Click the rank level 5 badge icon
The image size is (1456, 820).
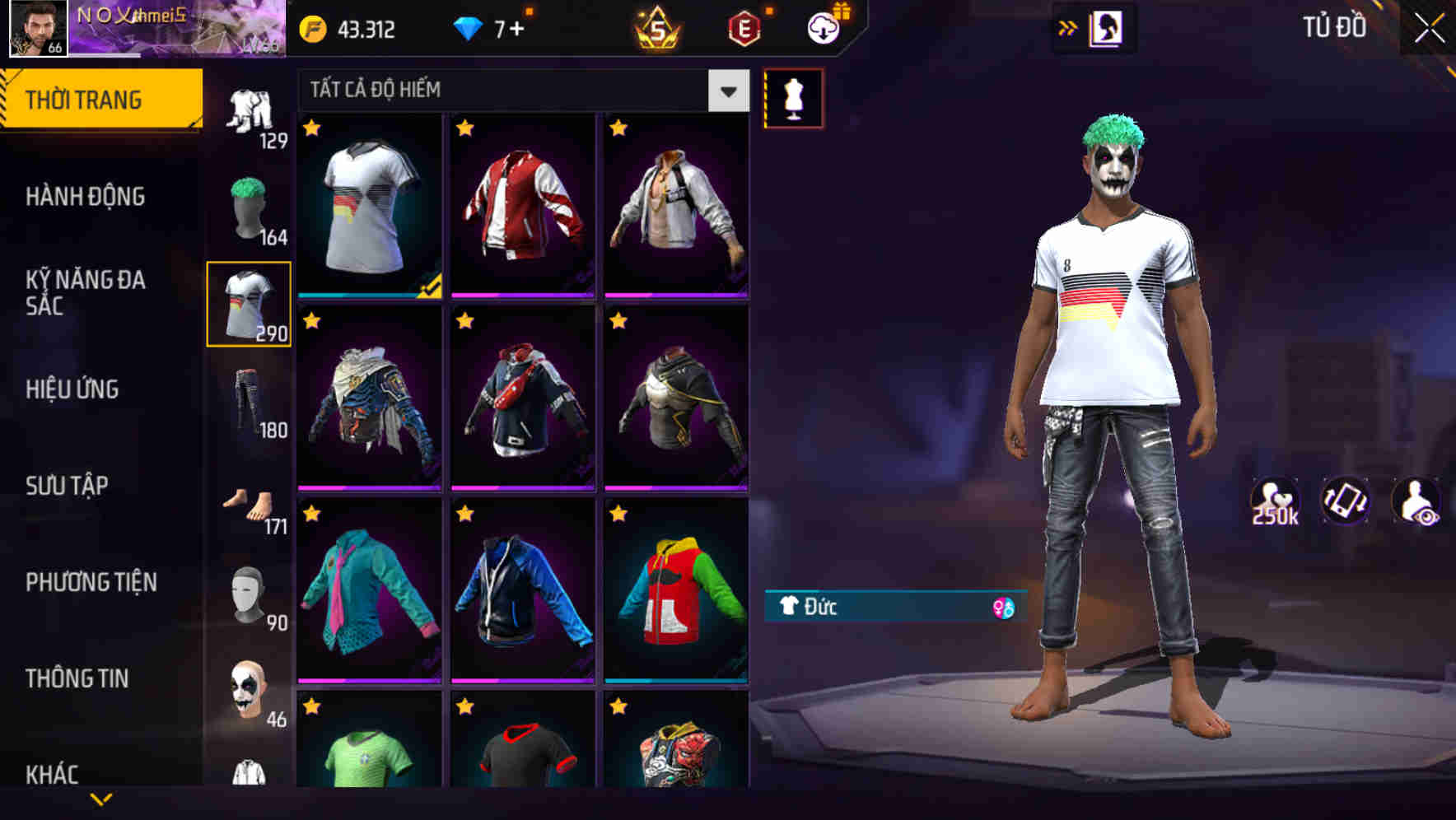(655, 29)
